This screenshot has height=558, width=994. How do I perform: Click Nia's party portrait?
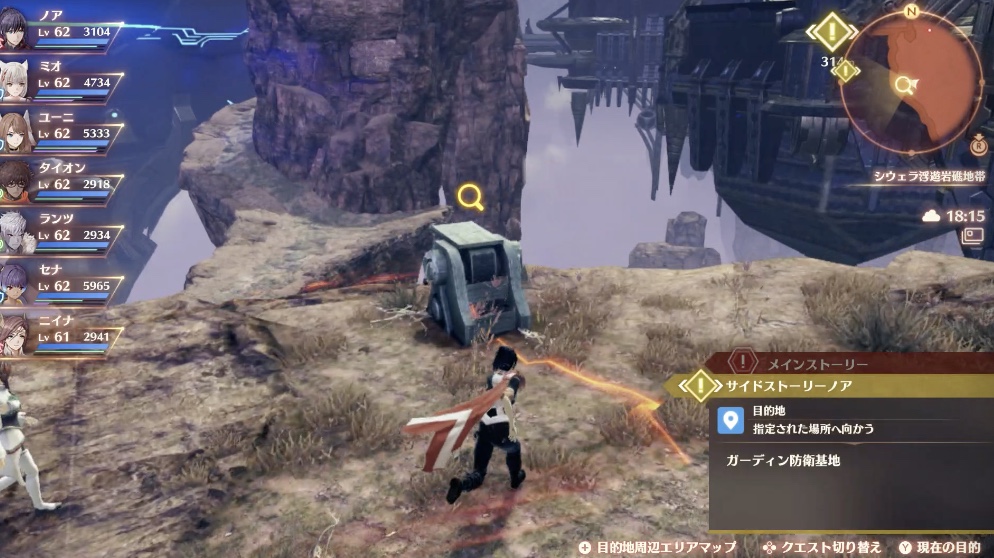[x=14, y=335]
